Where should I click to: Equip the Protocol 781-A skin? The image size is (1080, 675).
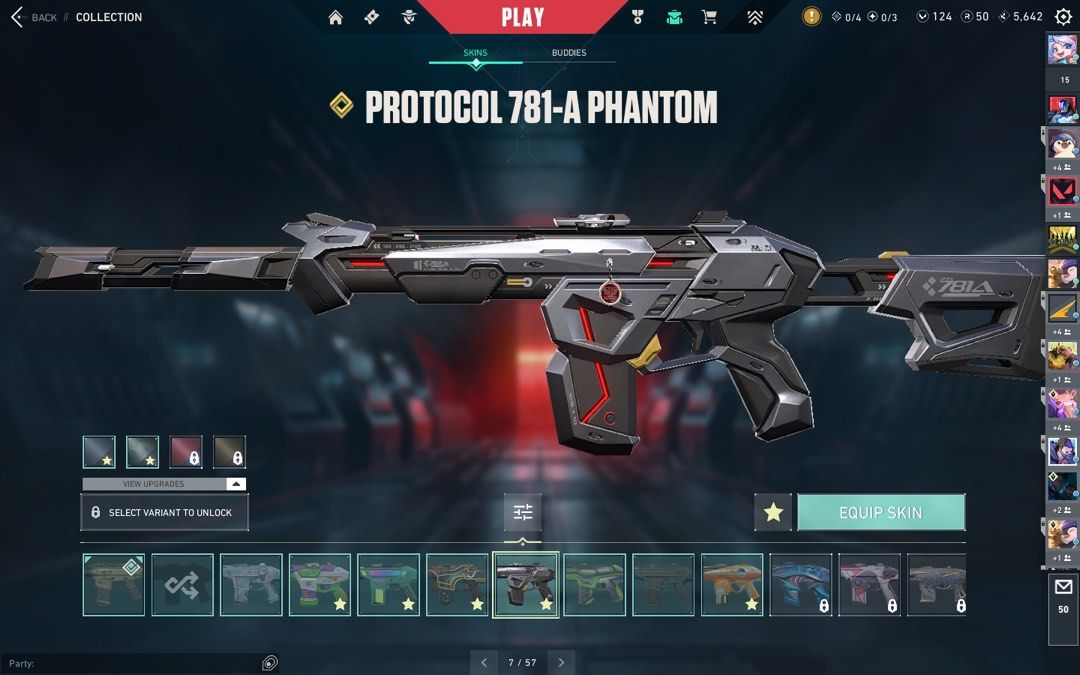[880, 512]
